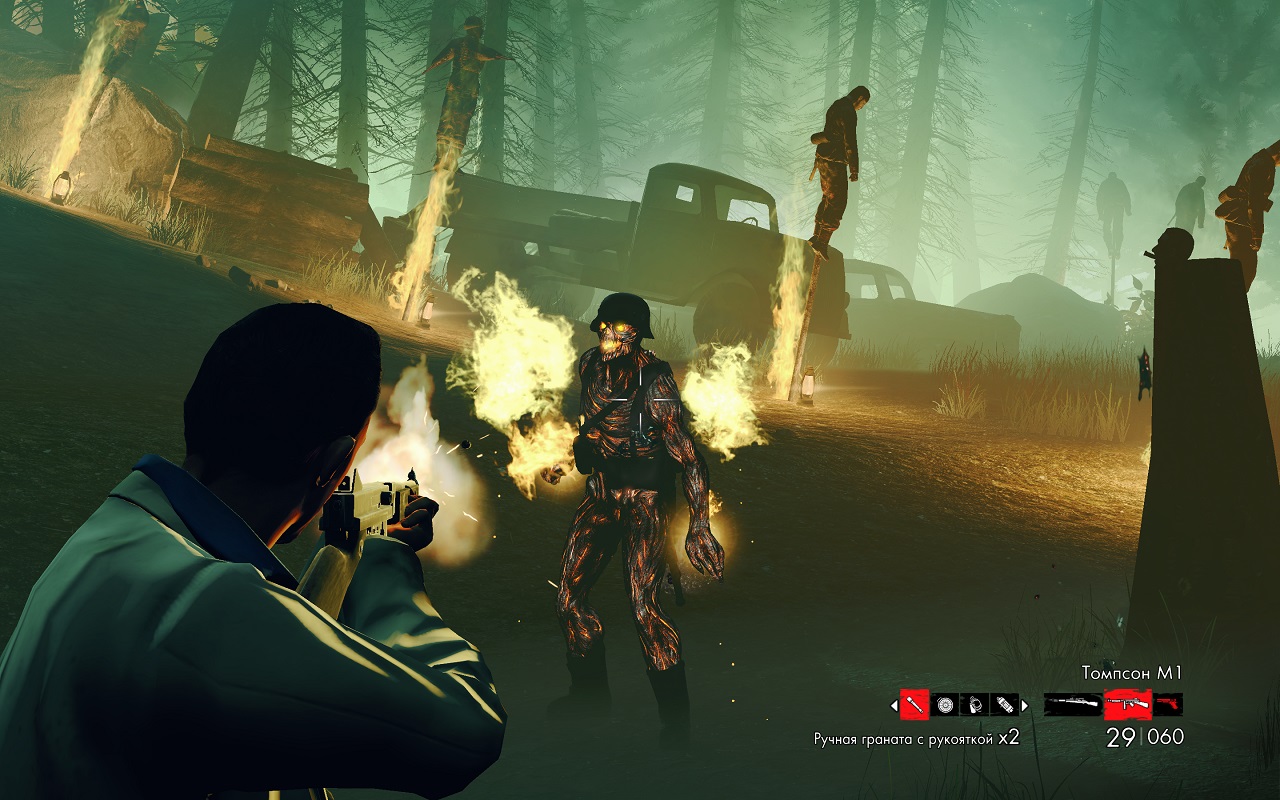Switch to the sniper rifle weapon
Viewport: 1280px width, 800px height.
(x=1072, y=705)
